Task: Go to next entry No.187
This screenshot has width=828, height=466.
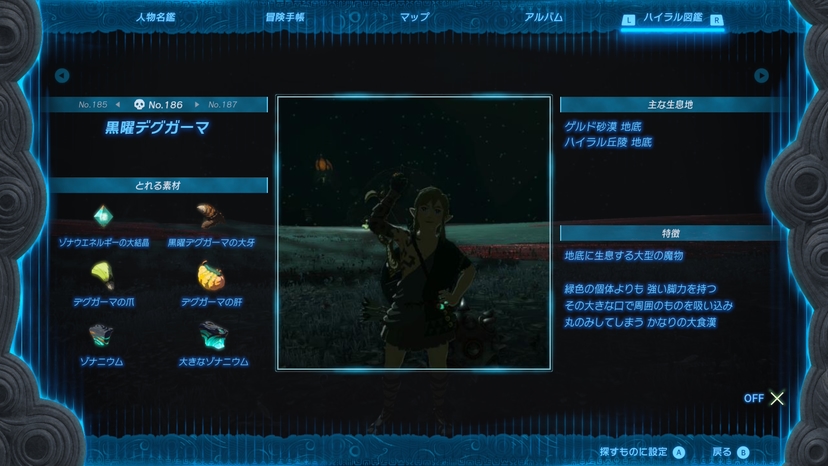Action: tap(219, 104)
